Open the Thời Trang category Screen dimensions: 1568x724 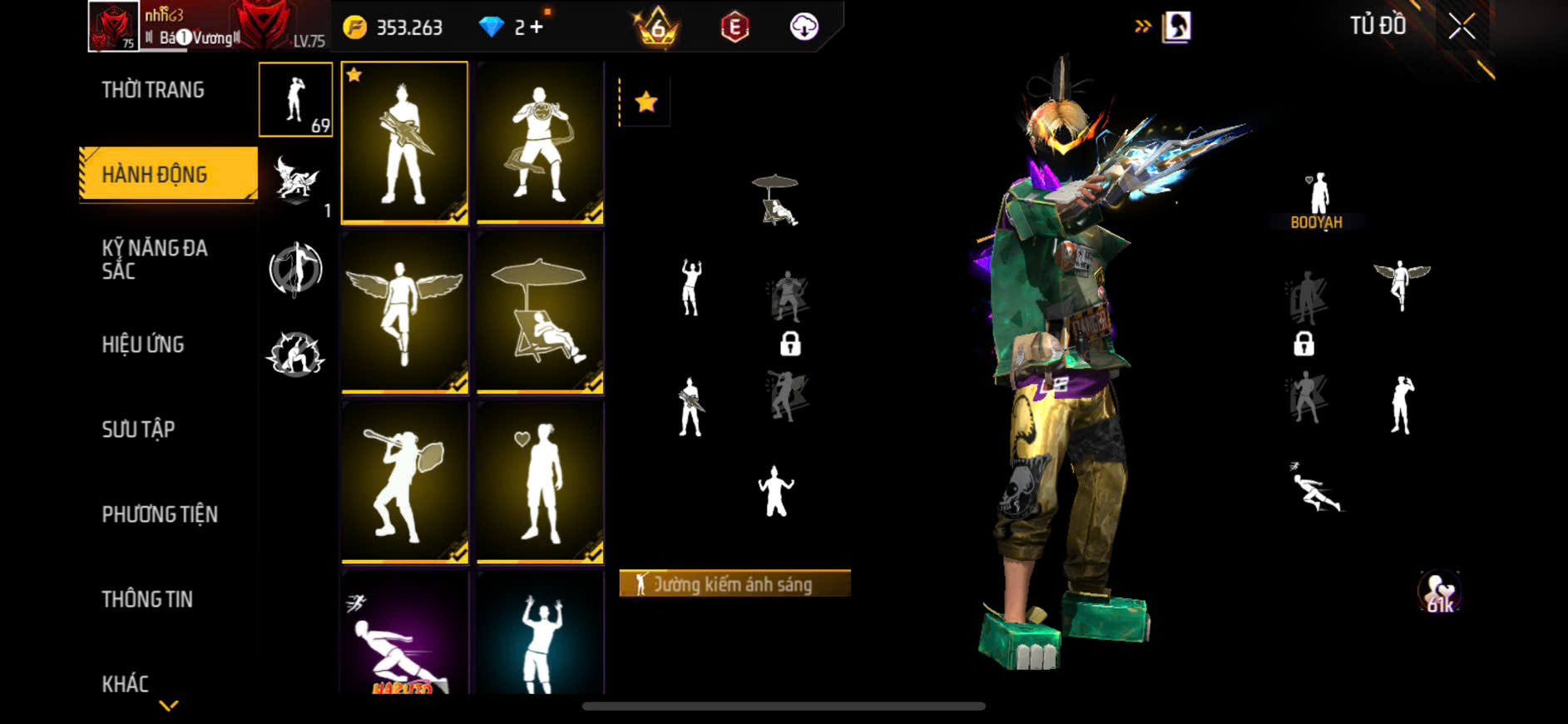(153, 90)
